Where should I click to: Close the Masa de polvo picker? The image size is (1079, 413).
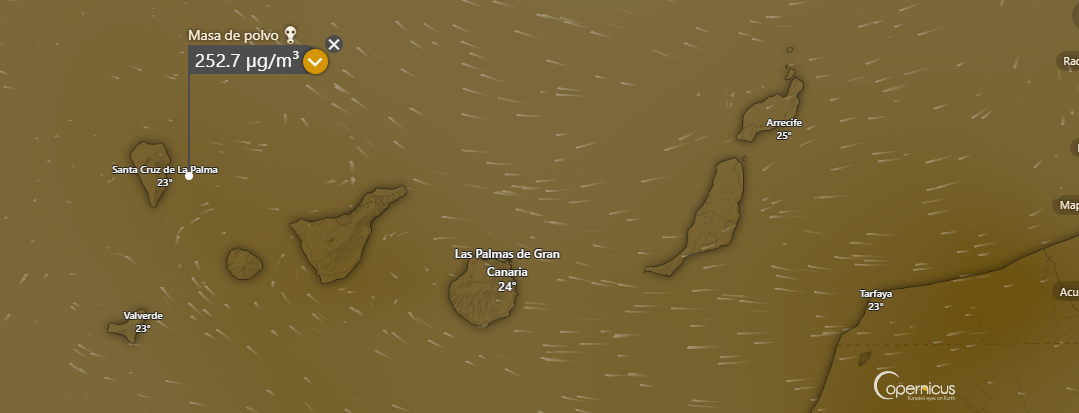(x=334, y=44)
